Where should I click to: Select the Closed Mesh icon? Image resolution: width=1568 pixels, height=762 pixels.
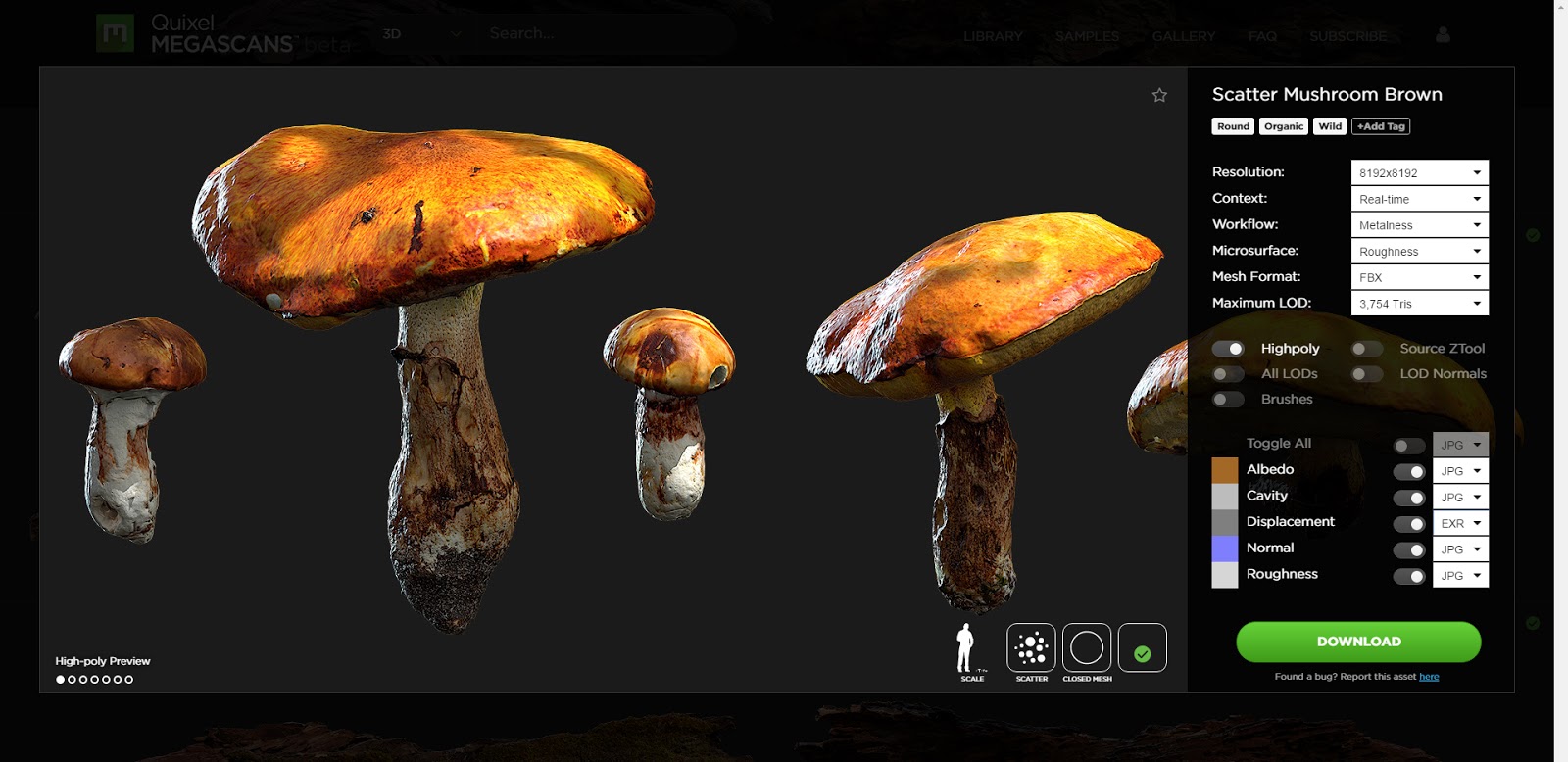point(1088,646)
